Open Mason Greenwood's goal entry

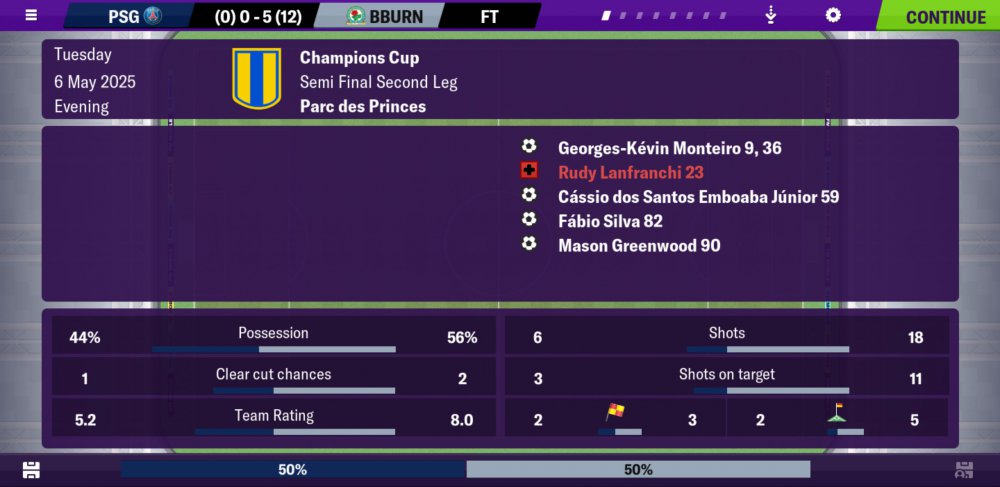pos(639,245)
